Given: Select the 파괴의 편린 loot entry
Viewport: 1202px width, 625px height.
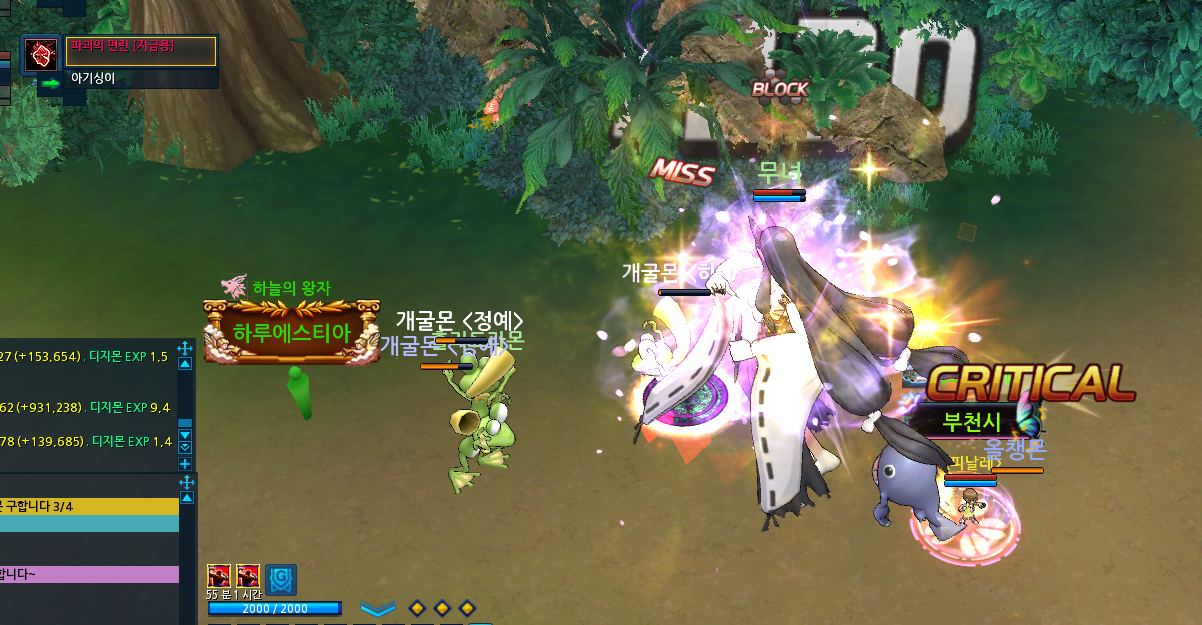Looking at the screenshot, I should pyautogui.click(x=141, y=50).
